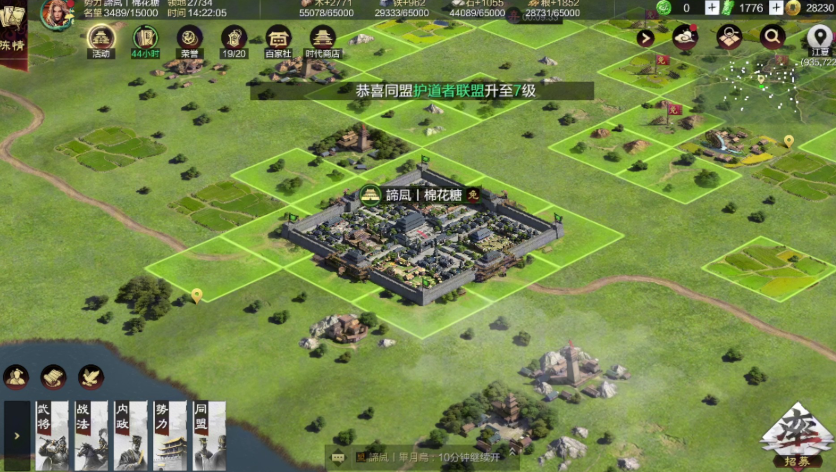
Task: Open the 势力 faction card
Action: 170,435
